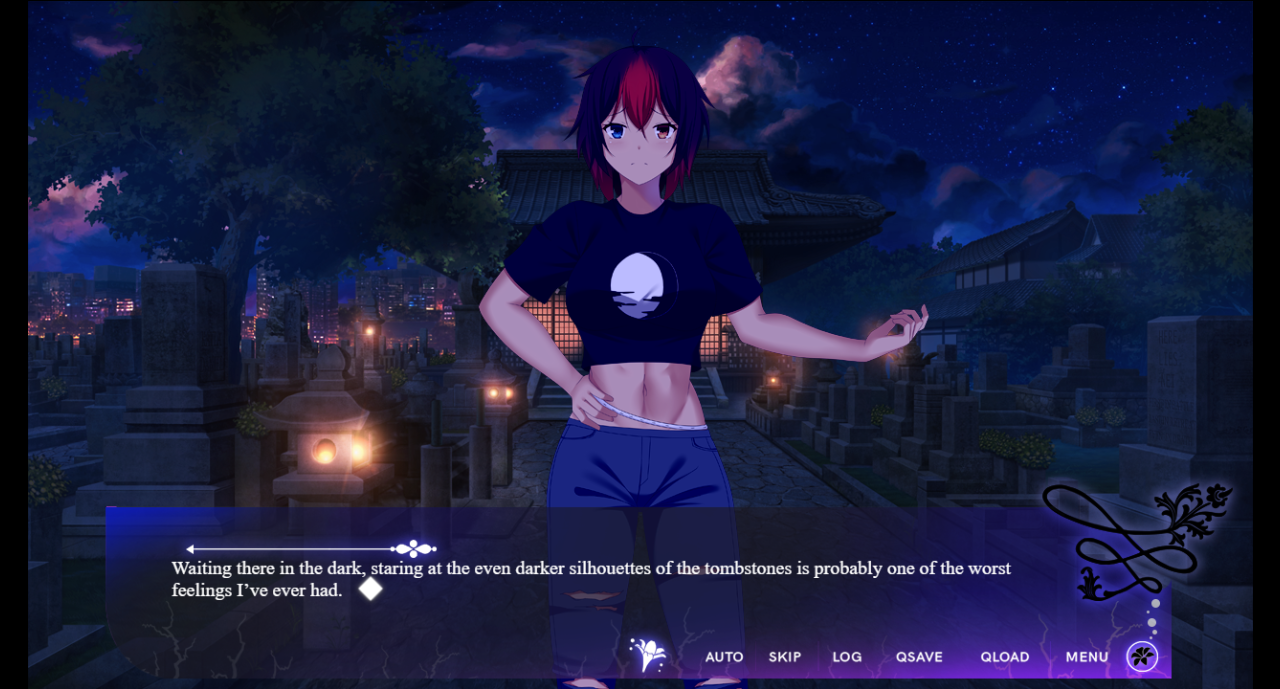Click the circled black flower icon
The height and width of the screenshot is (689, 1280).
point(1142,656)
